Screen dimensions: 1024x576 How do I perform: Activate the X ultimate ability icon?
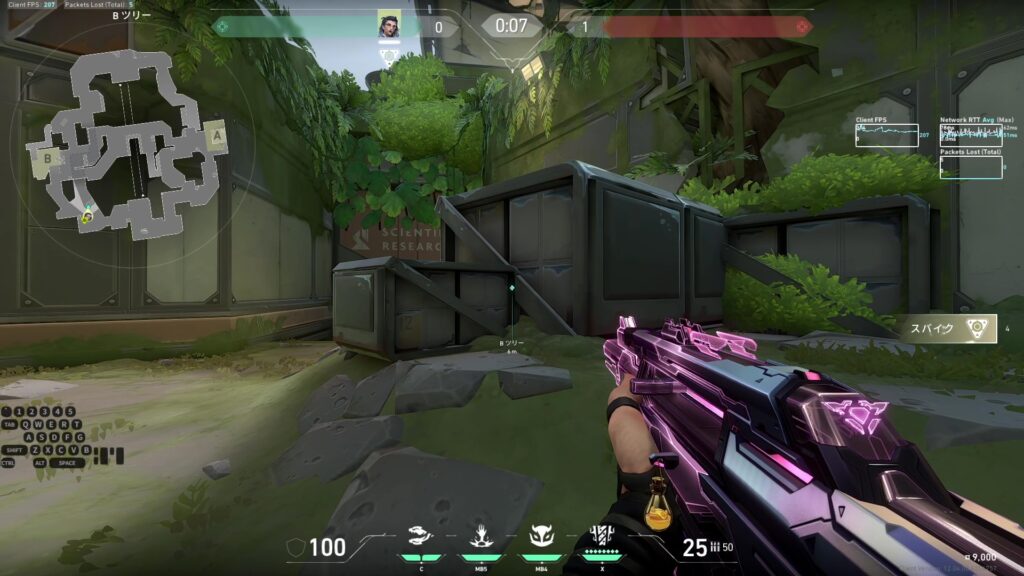[x=602, y=538]
